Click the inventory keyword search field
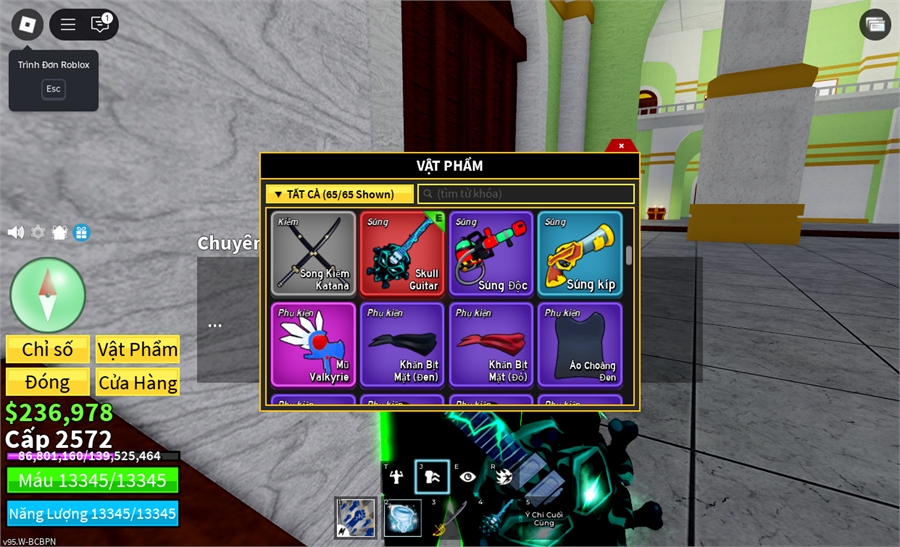Screen dimensions: 900x547 [525, 194]
